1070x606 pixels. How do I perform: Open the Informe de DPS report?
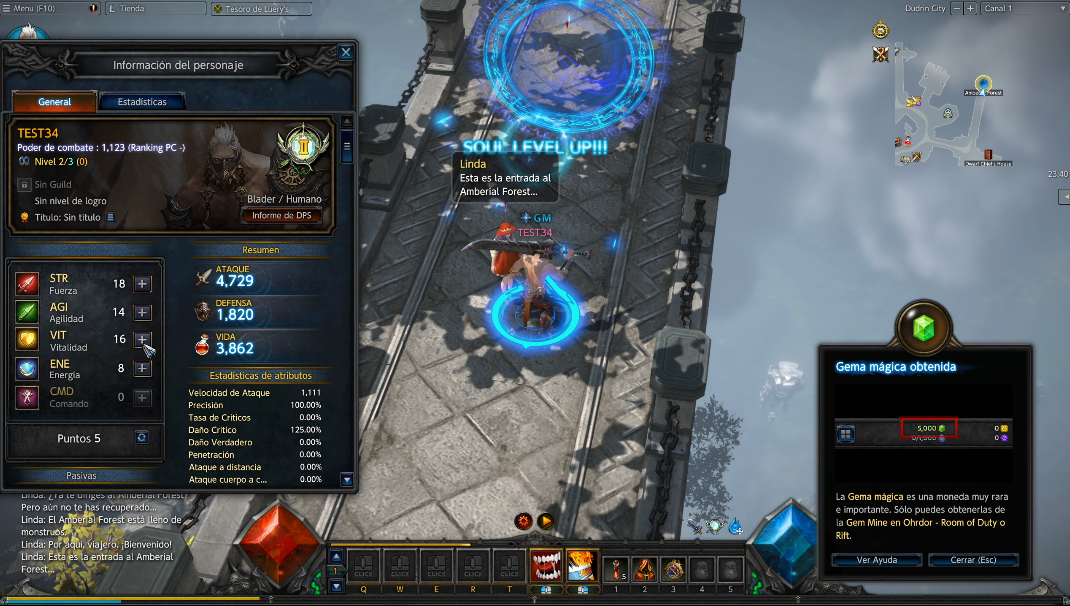coord(281,215)
